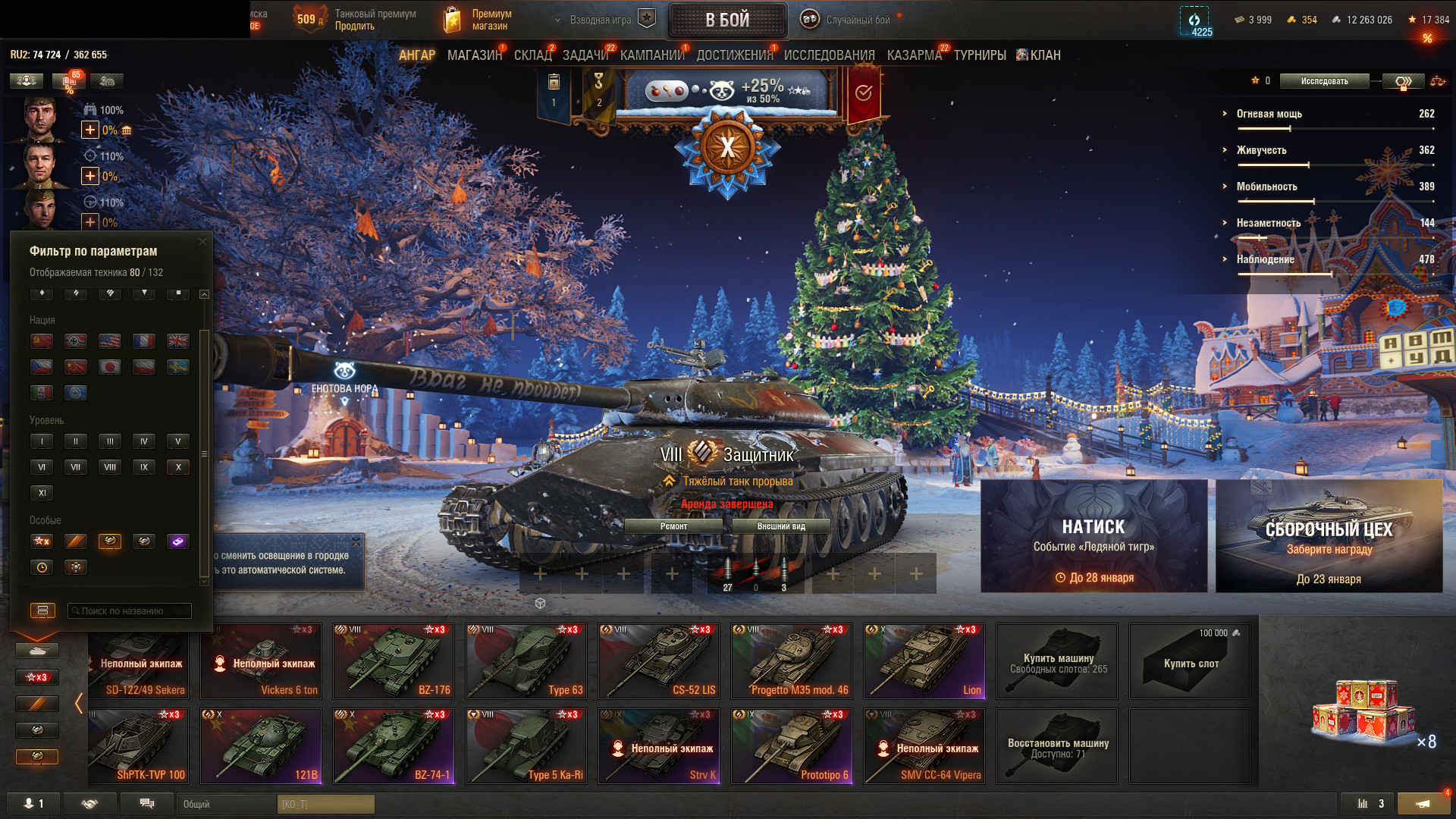The height and width of the screenshot is (819, 1456).
Task: Click Купить слот to buy a slot
Action: click(1190, 661)
